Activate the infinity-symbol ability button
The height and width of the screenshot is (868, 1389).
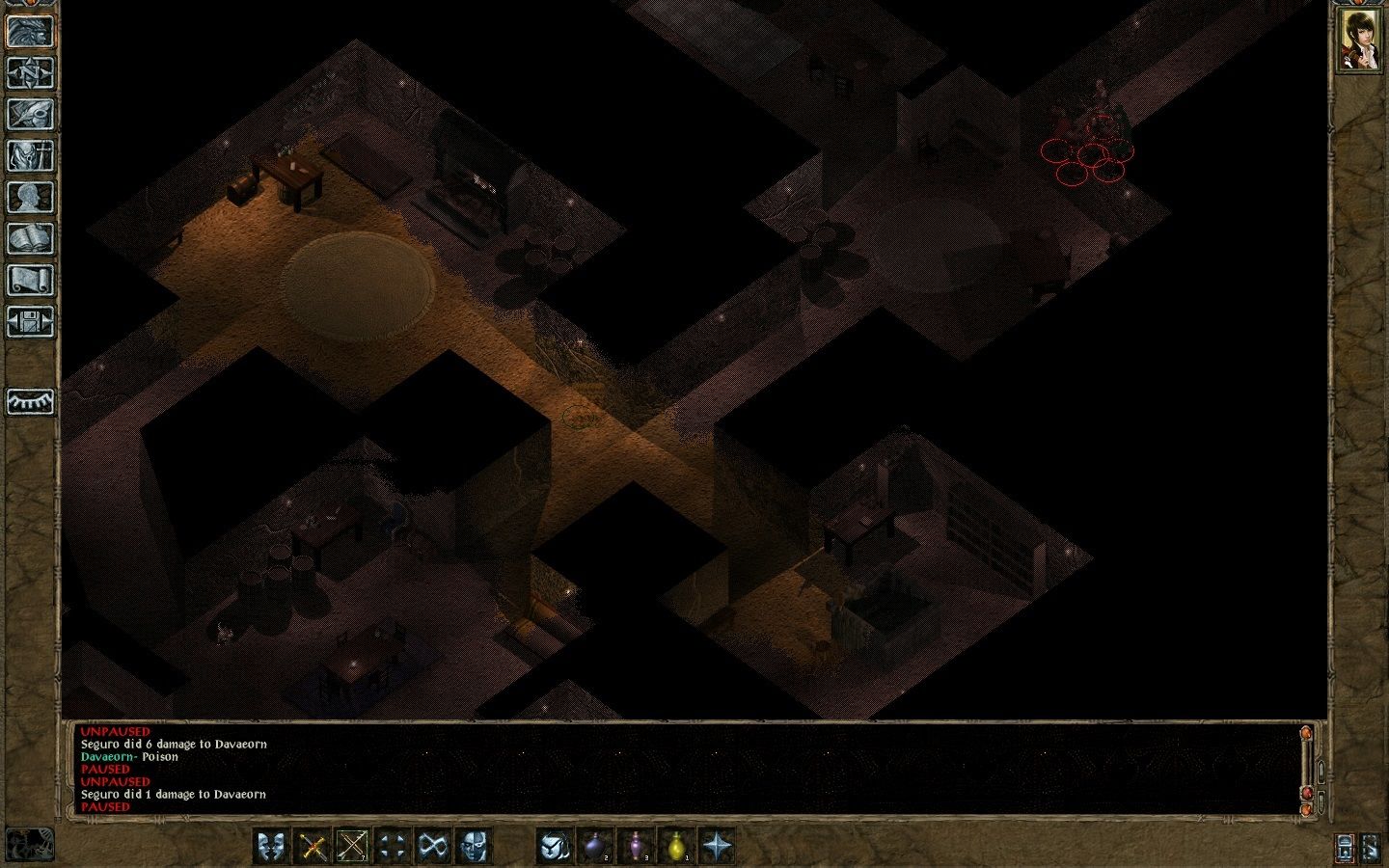click(x=431, y=847)
